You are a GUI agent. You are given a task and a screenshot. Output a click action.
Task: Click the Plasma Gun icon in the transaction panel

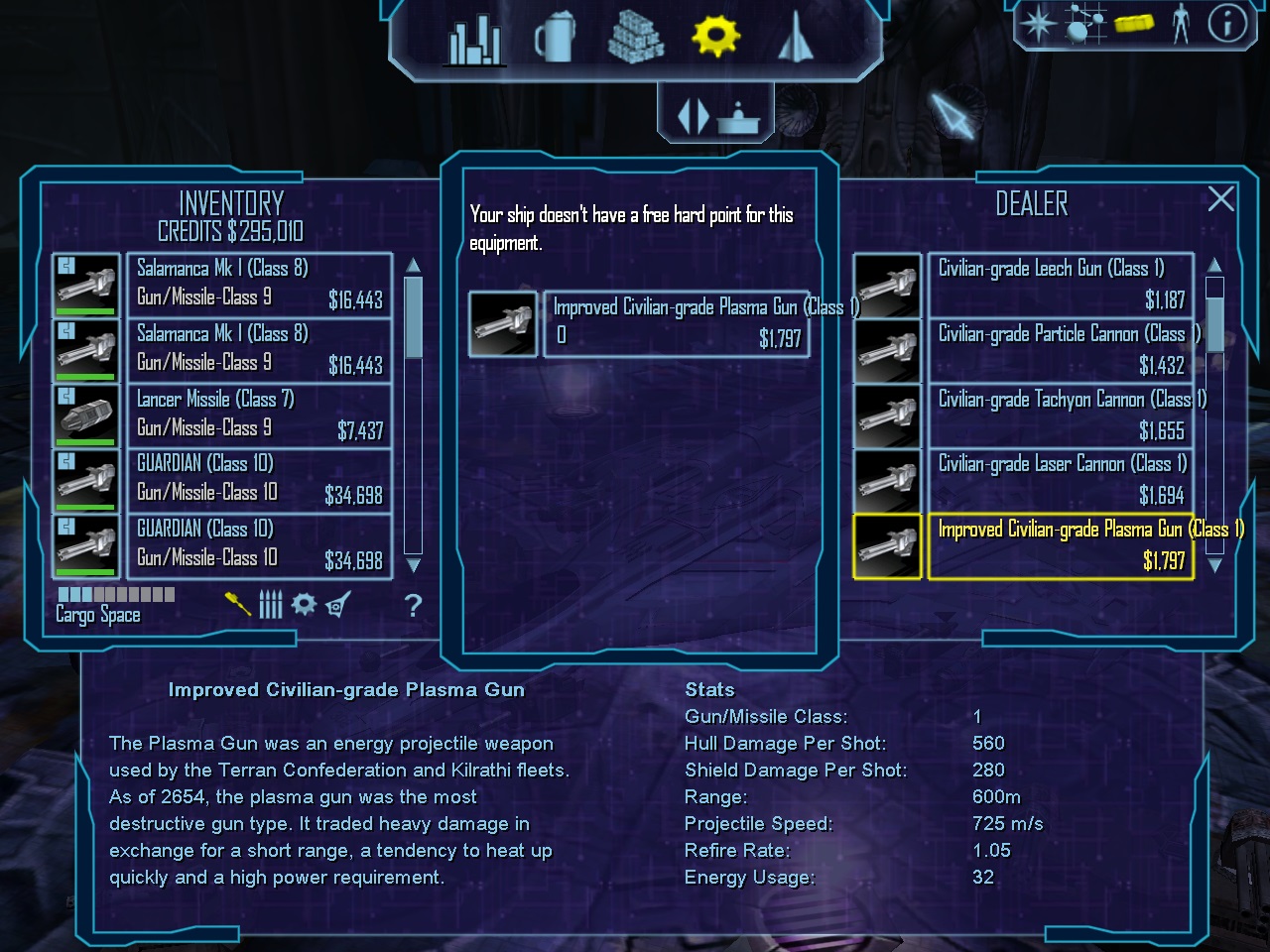pyautogui.click(x=502, y=323)
